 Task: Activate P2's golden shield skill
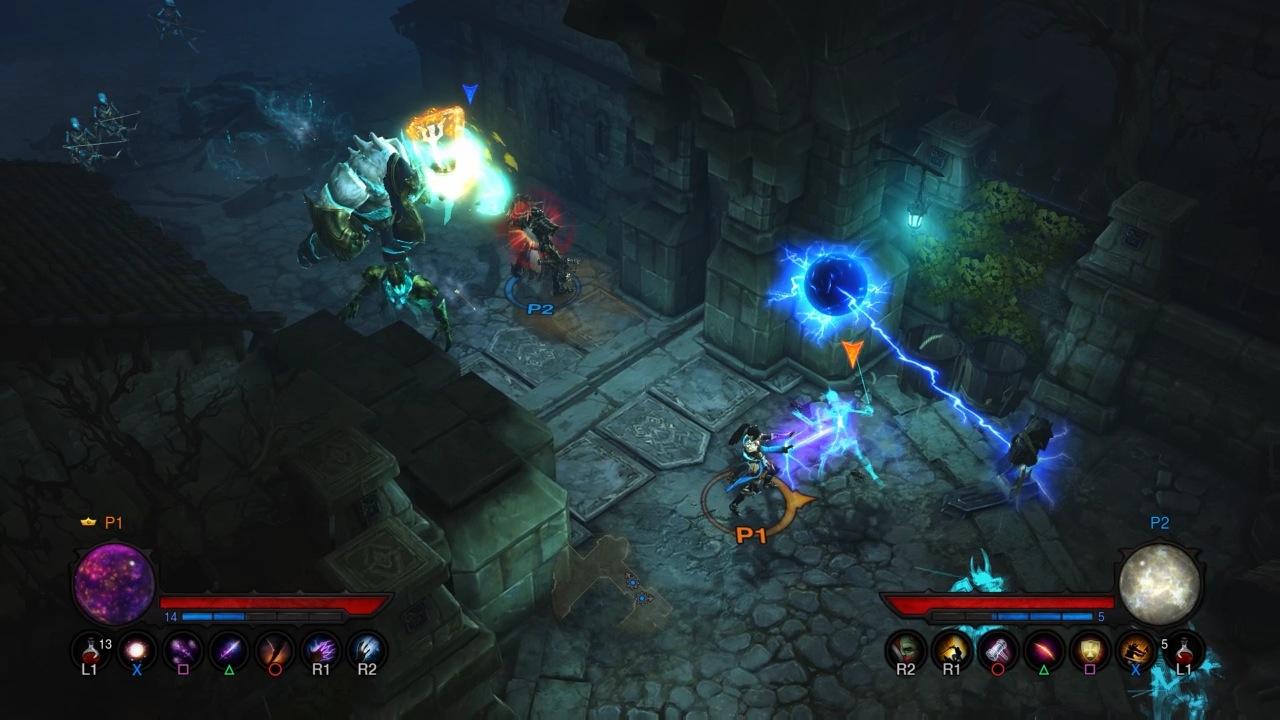point(1090,650)
